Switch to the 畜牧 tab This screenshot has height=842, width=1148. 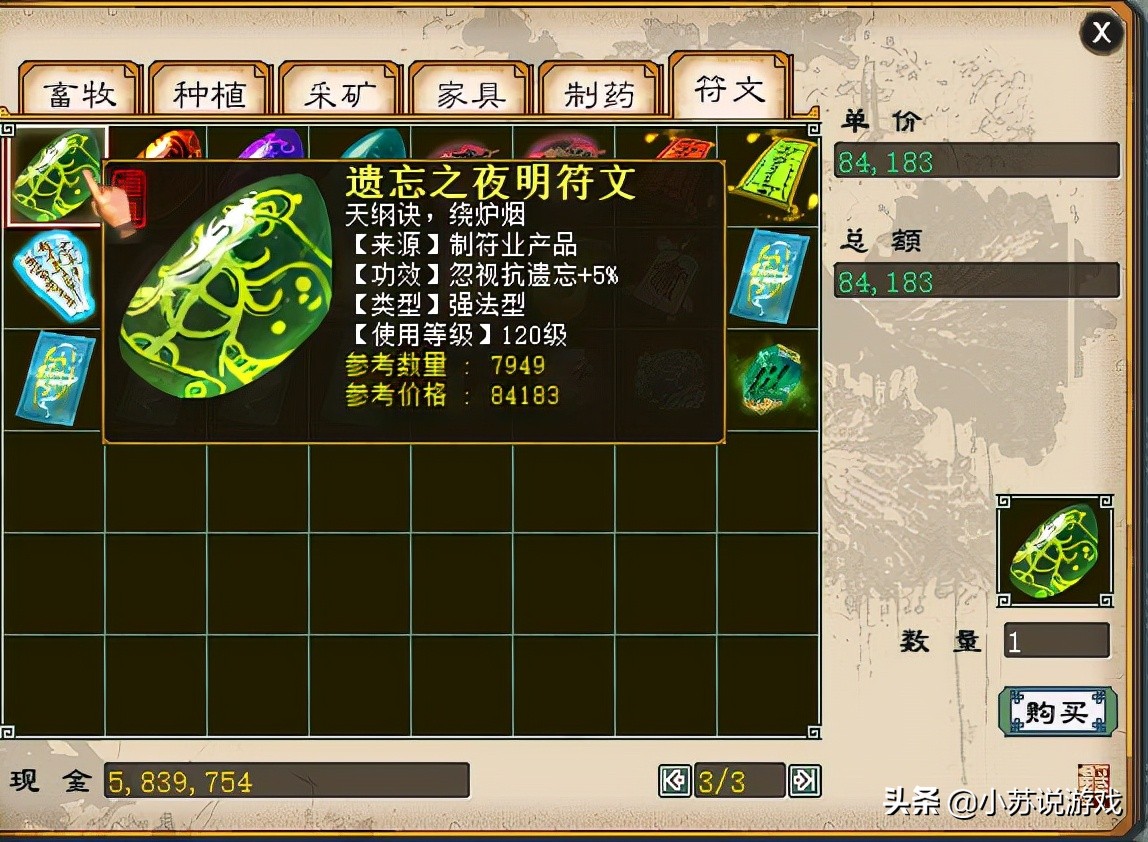tap(80, 93)
